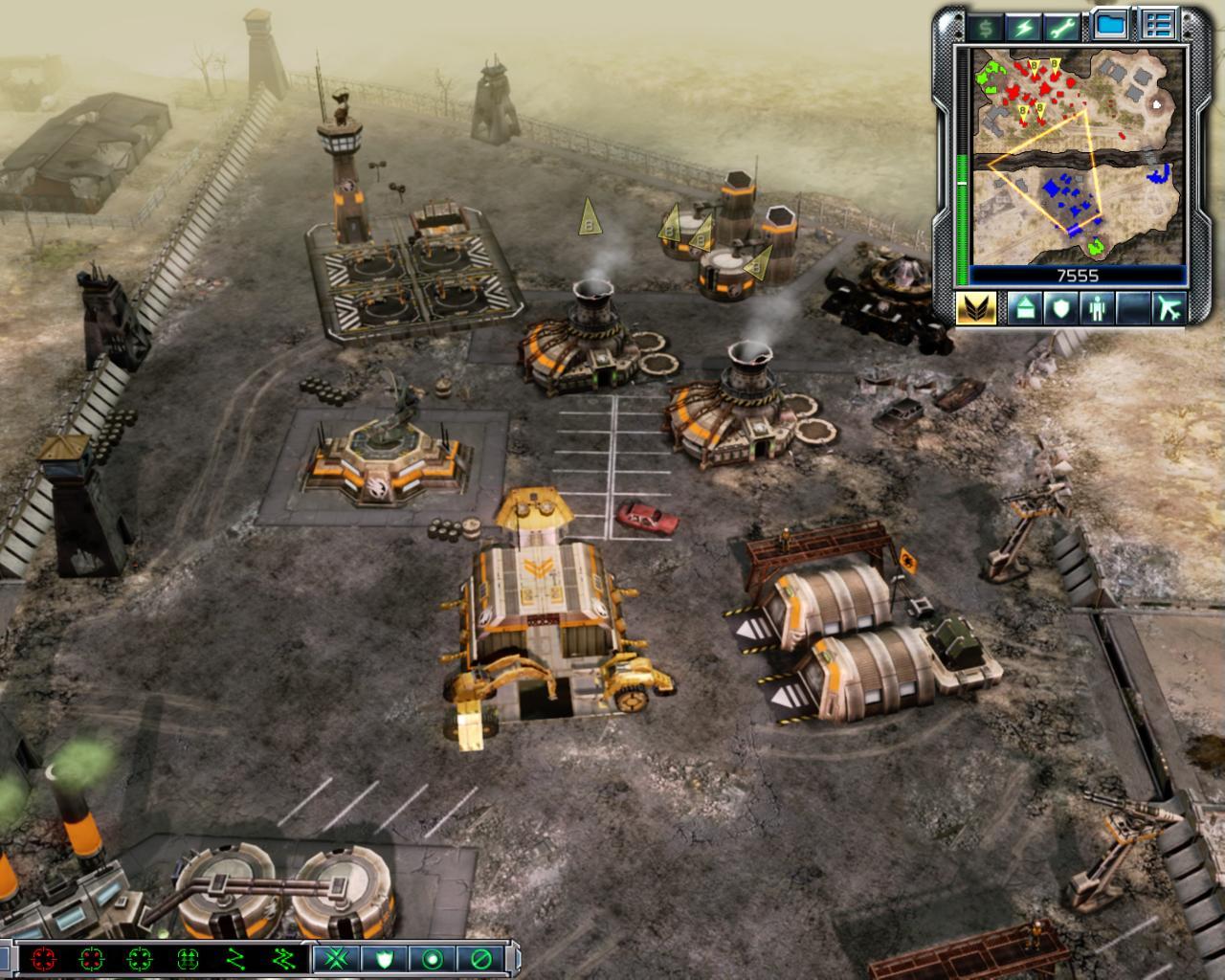Set the aggressive crossed-arrows stance
Image resolution: width=1225 pixels, height=980 pixels.
point(335,958)
